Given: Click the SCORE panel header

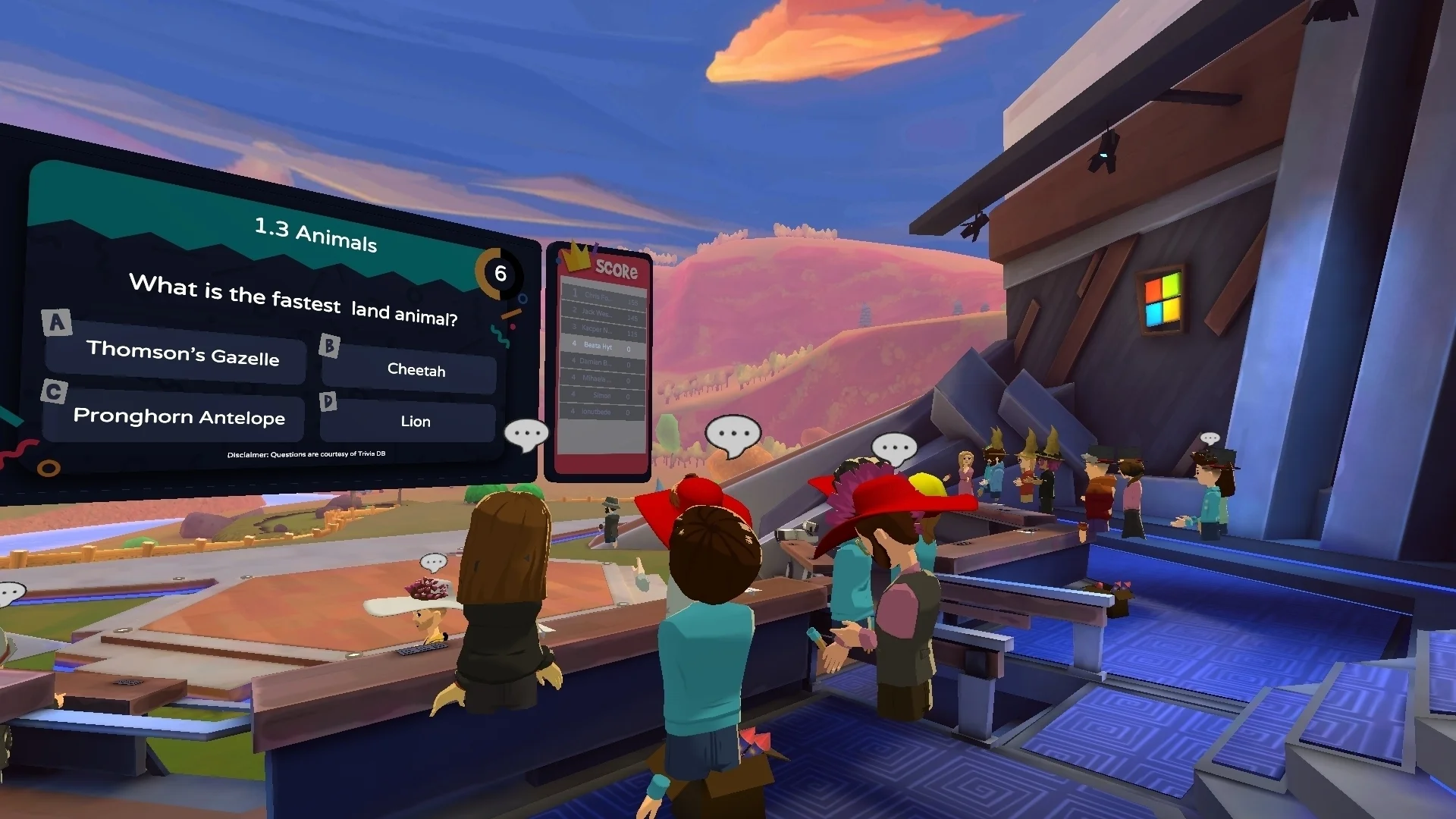Looking at the screenshot, I should pyautogui.click(x=618, y=269).
